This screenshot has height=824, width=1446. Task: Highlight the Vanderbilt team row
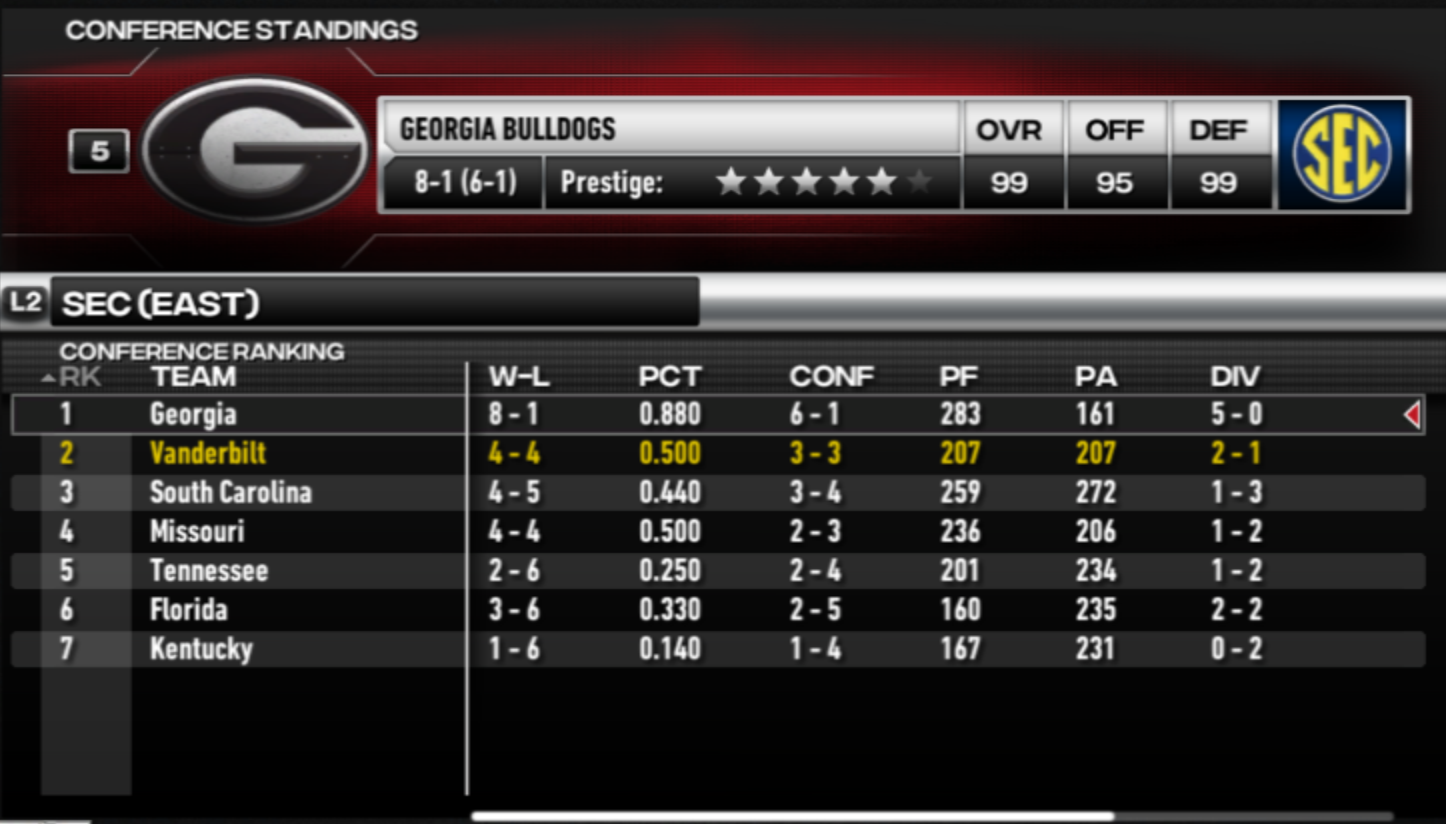pos(208,453)
